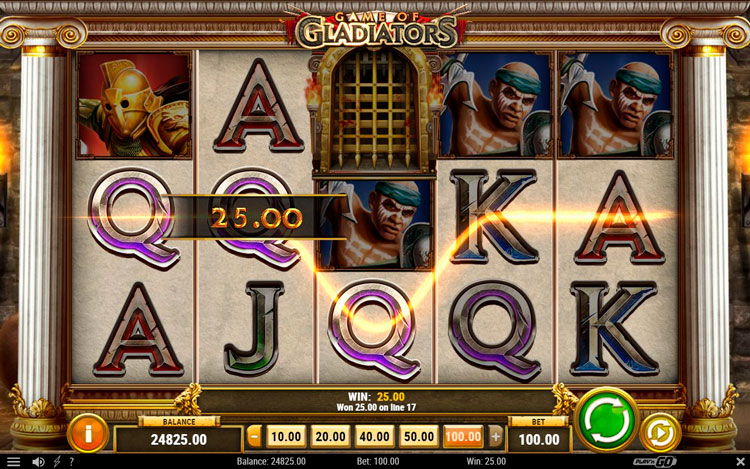Open the question mark help
The width and height of the screenshot is (750, 469).
click(x=70, y=461)
